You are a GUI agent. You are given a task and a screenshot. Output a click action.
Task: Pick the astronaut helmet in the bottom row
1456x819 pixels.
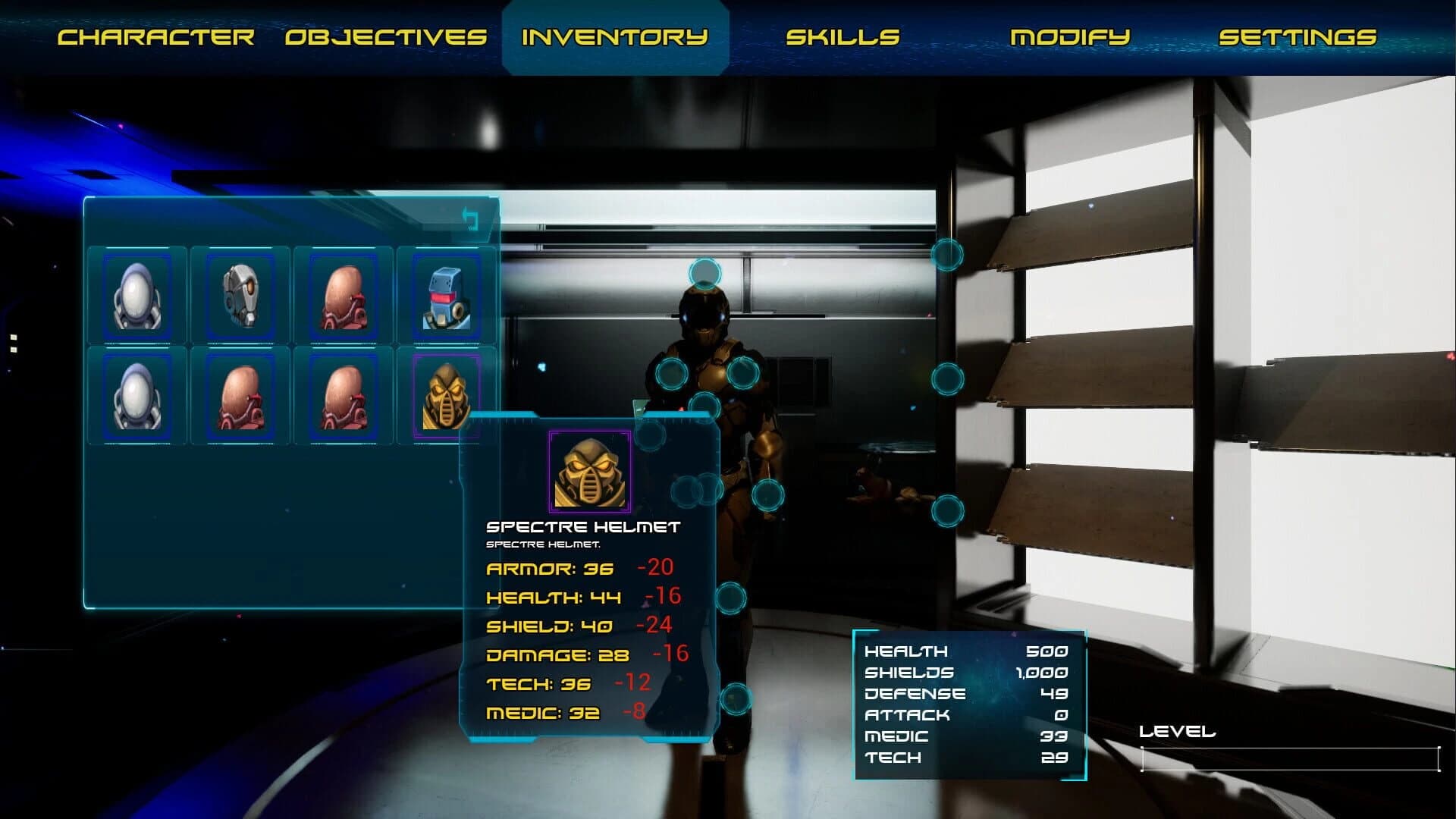point(138,396)
